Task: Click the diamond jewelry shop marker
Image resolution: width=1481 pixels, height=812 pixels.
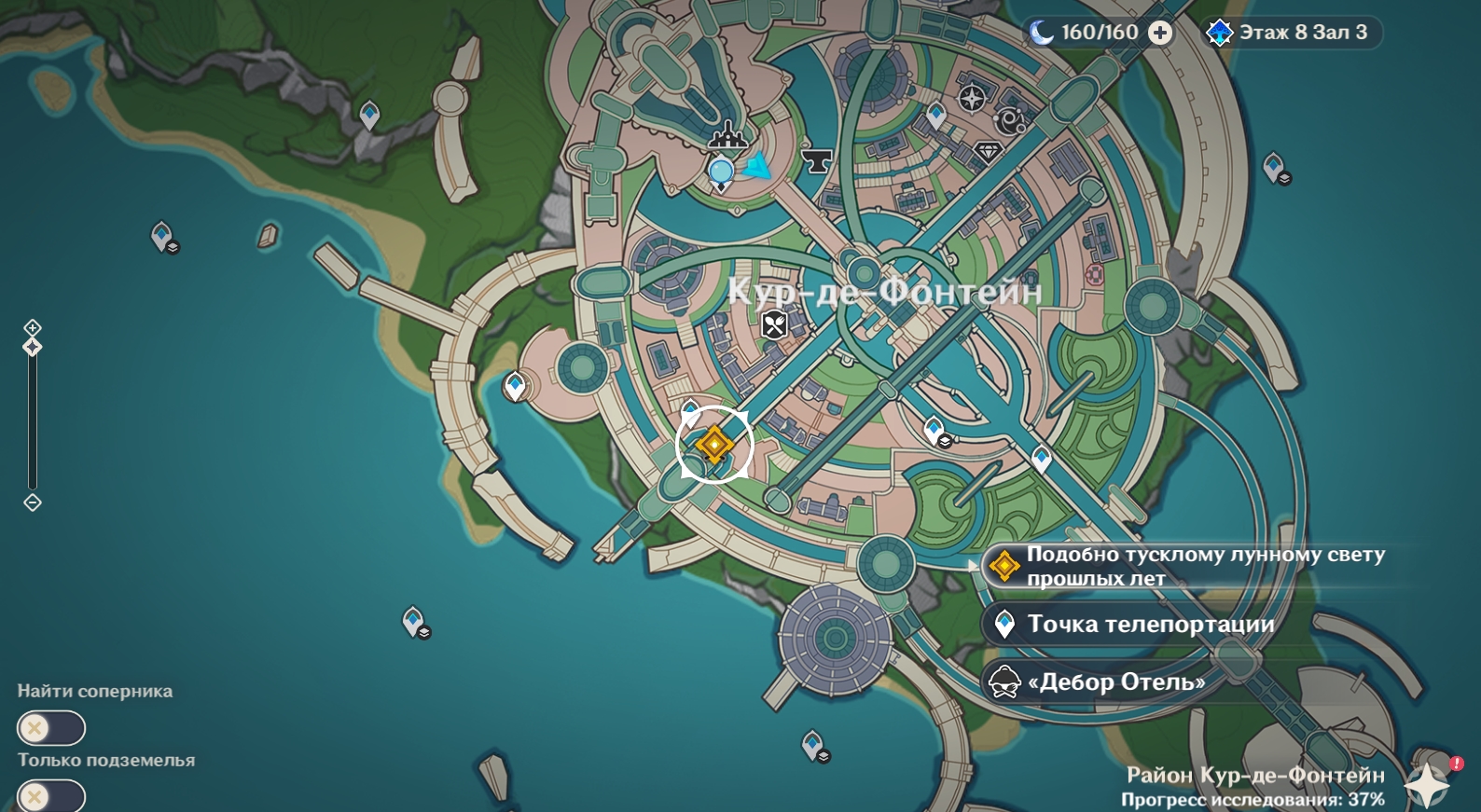Action: point(988,152)
